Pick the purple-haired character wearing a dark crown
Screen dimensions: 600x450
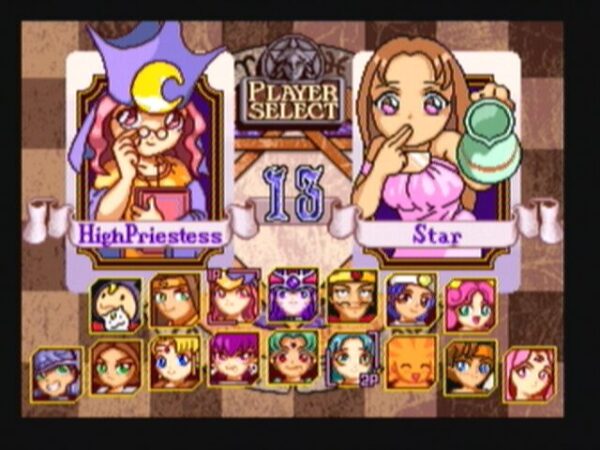[x=293, y=297]
